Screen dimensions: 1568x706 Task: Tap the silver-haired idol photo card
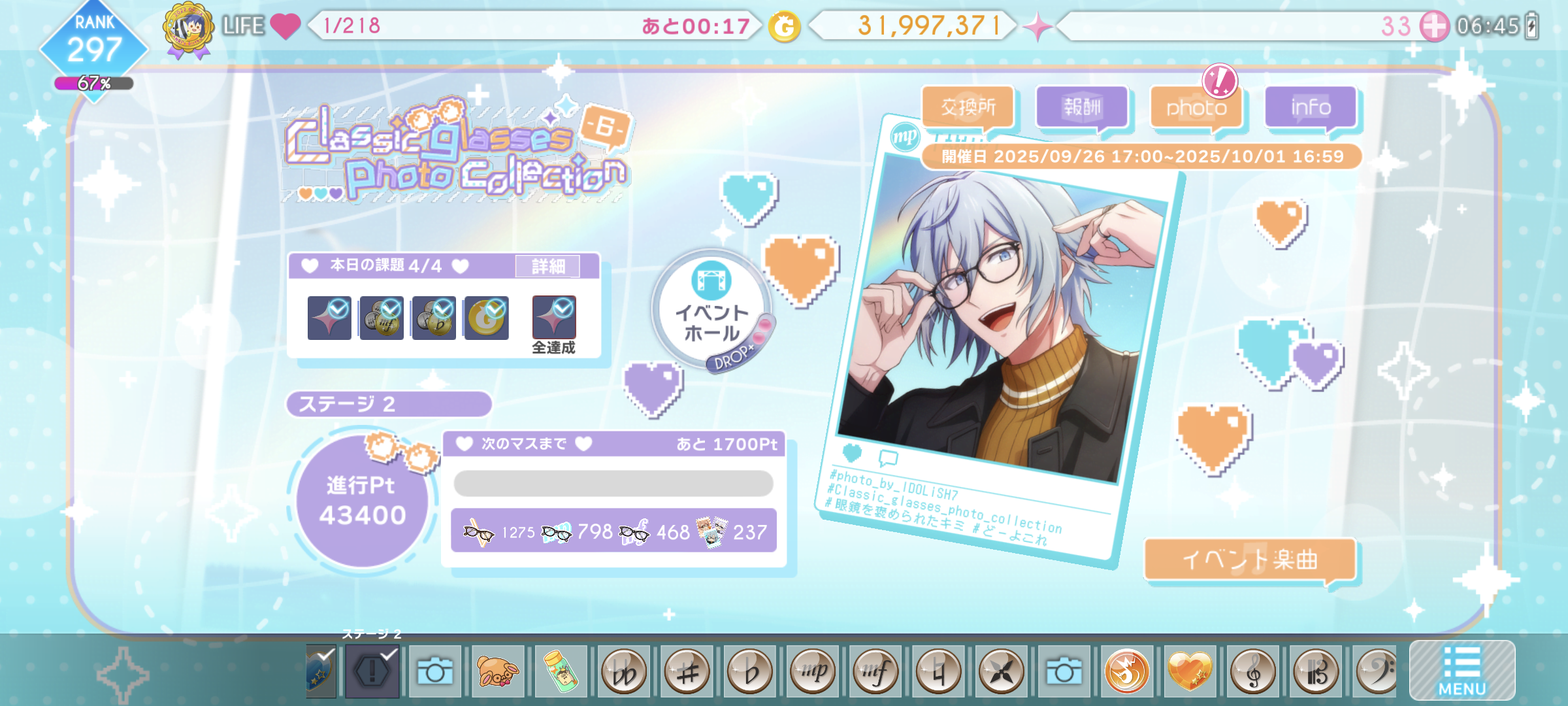click(x=1000, y=327)
